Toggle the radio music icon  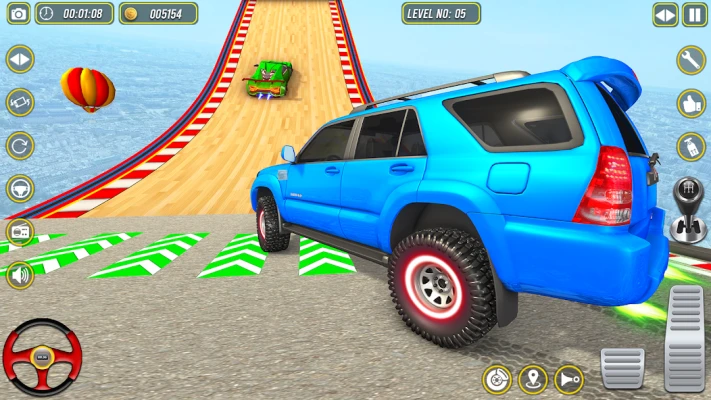click(19, 232)
